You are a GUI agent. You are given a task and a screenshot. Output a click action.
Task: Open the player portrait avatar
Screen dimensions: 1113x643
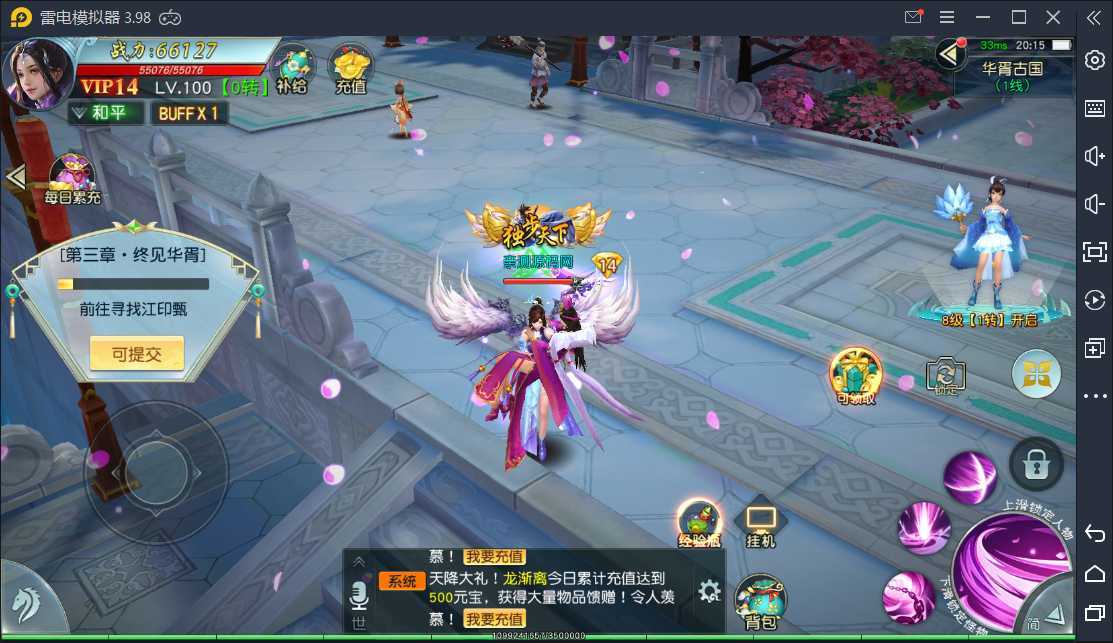(x=40, y=76)
